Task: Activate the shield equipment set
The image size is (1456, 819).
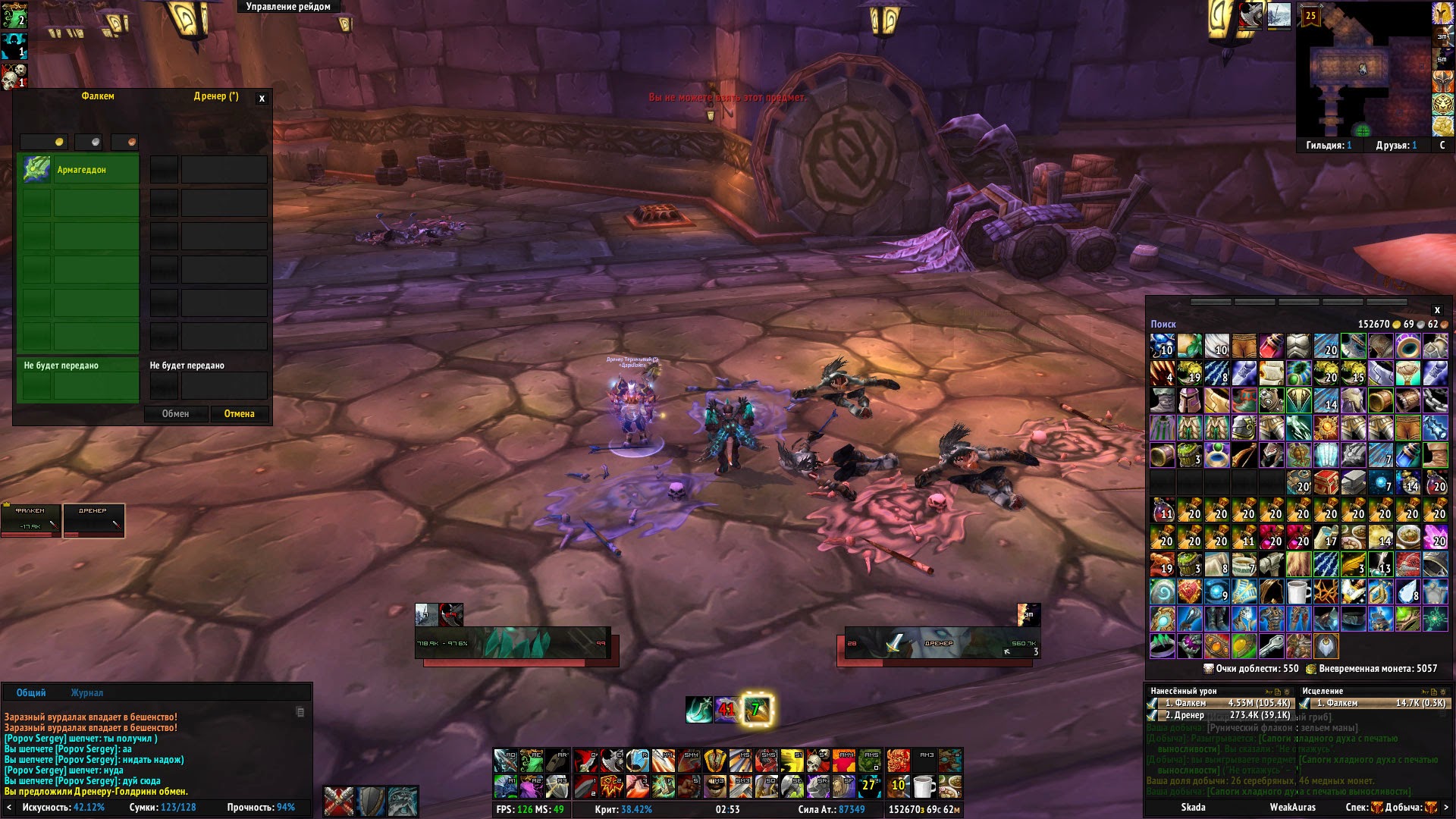Action: [372, 802]
